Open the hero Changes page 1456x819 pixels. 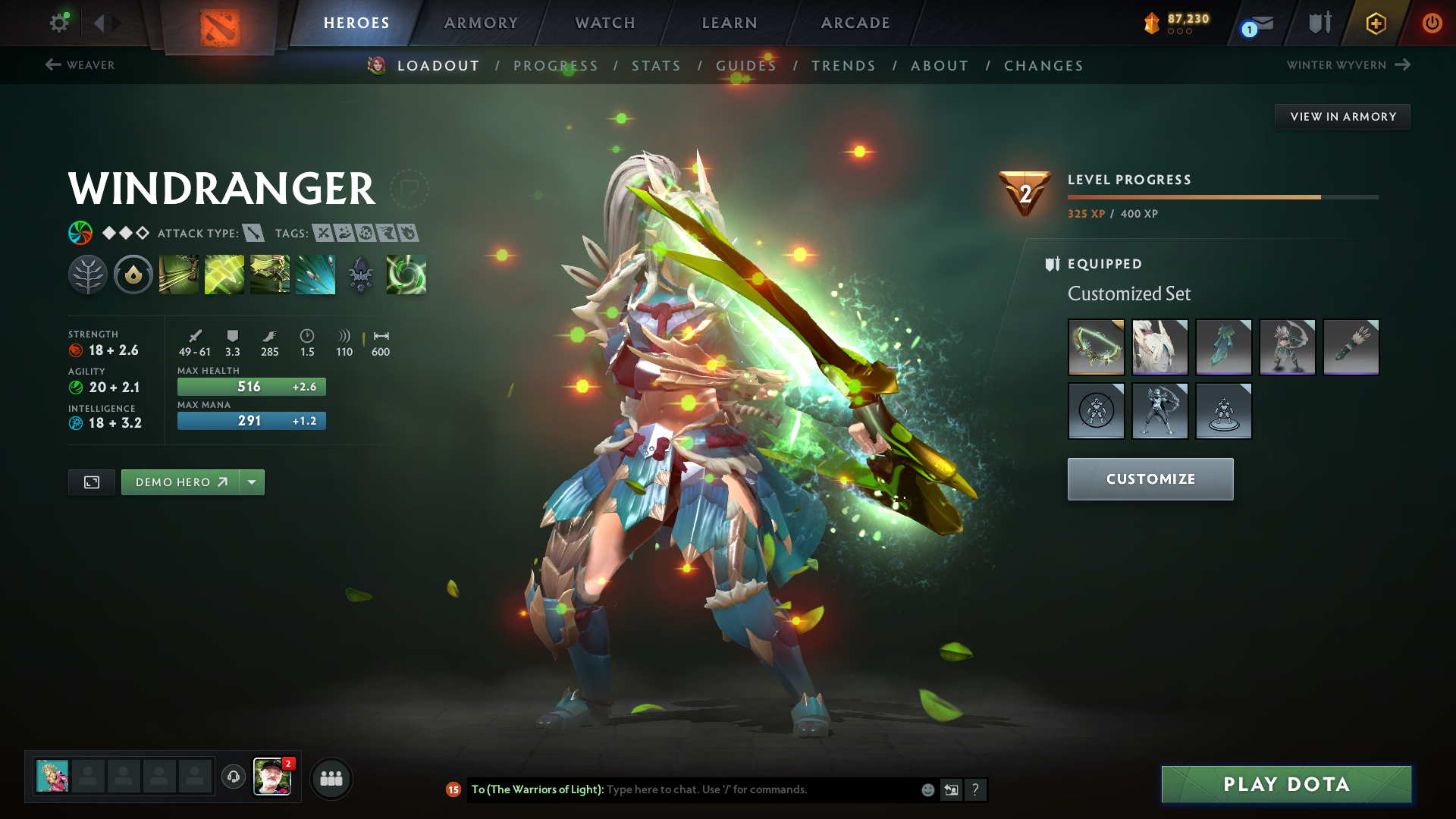1043,66
